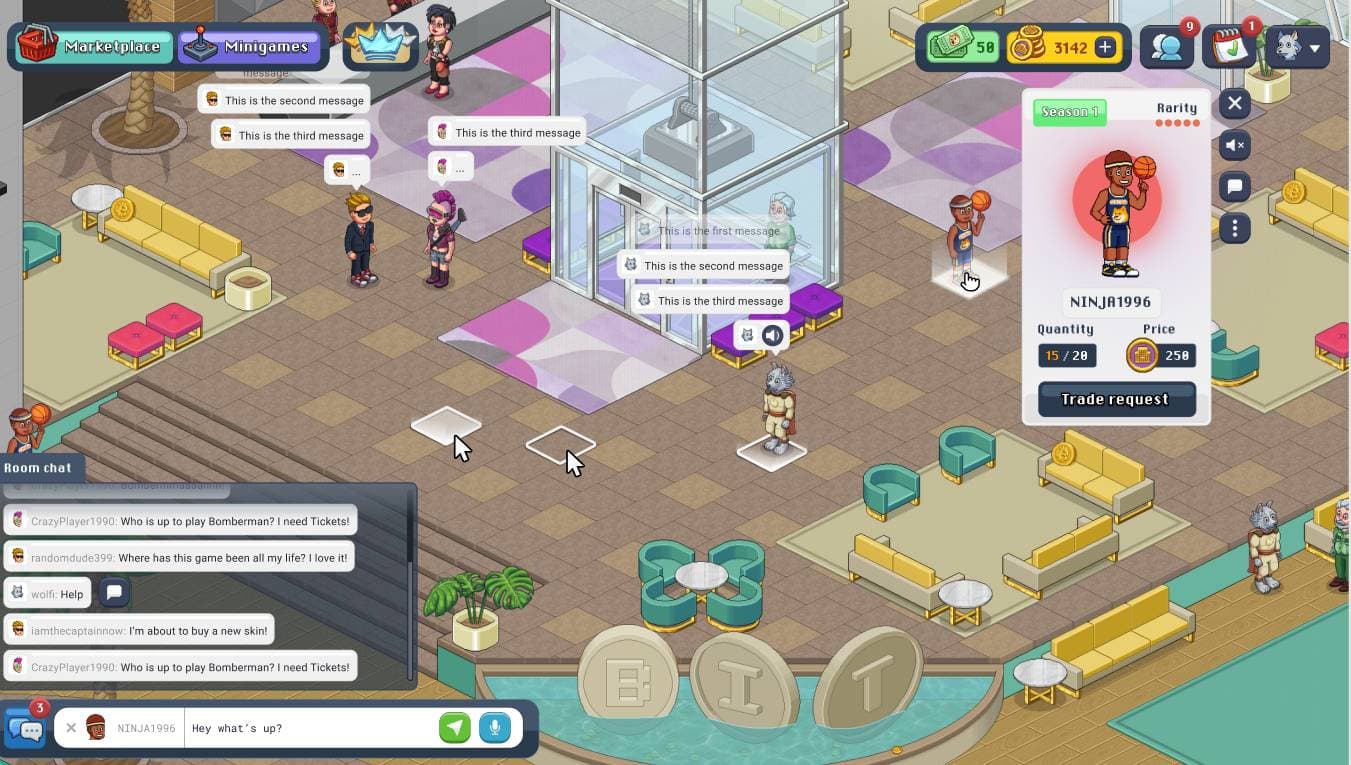Clear the NINJA1996 chat recipient

click(x=71, y=728)
